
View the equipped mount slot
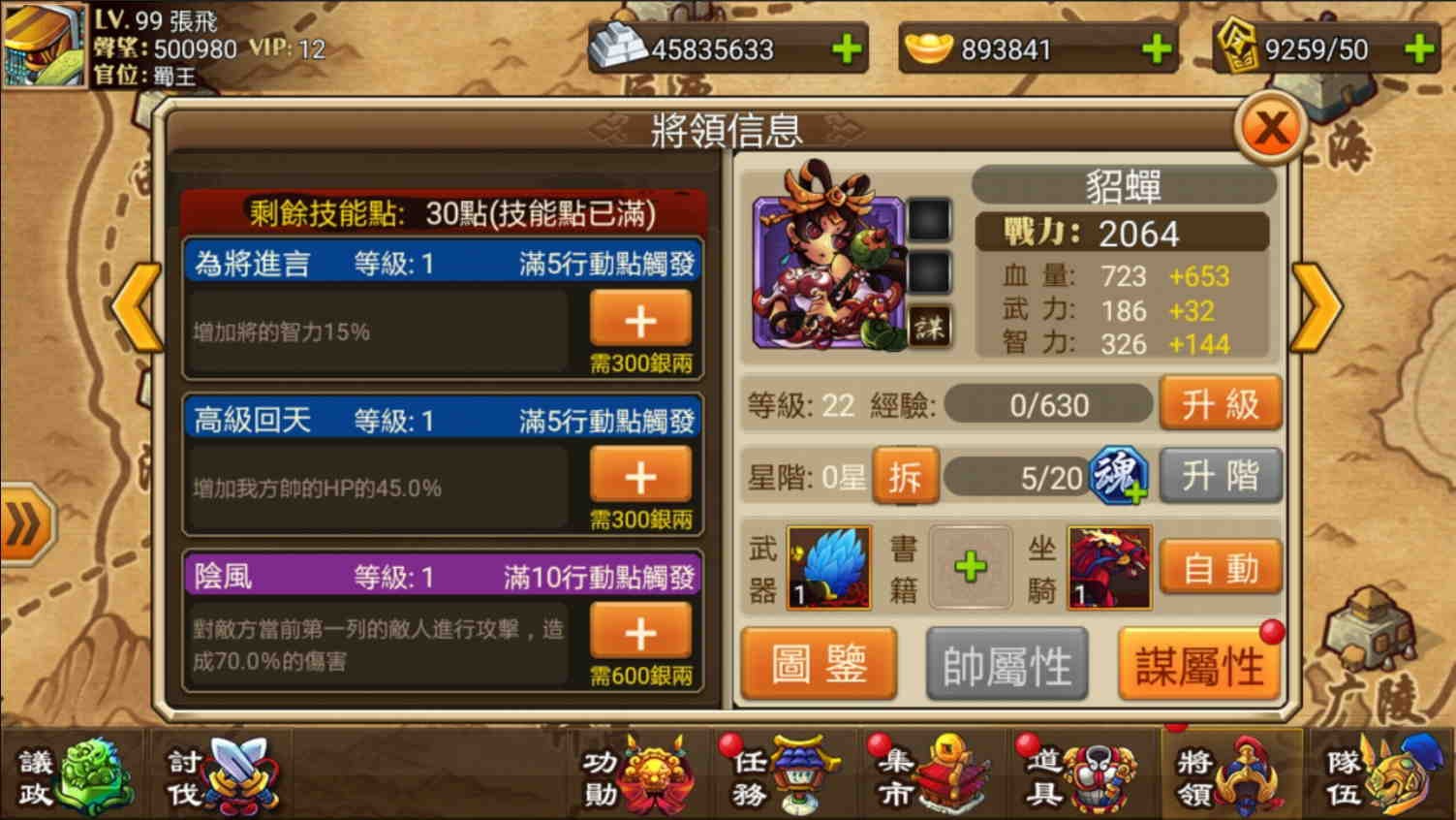click(x=1110, y=567)
